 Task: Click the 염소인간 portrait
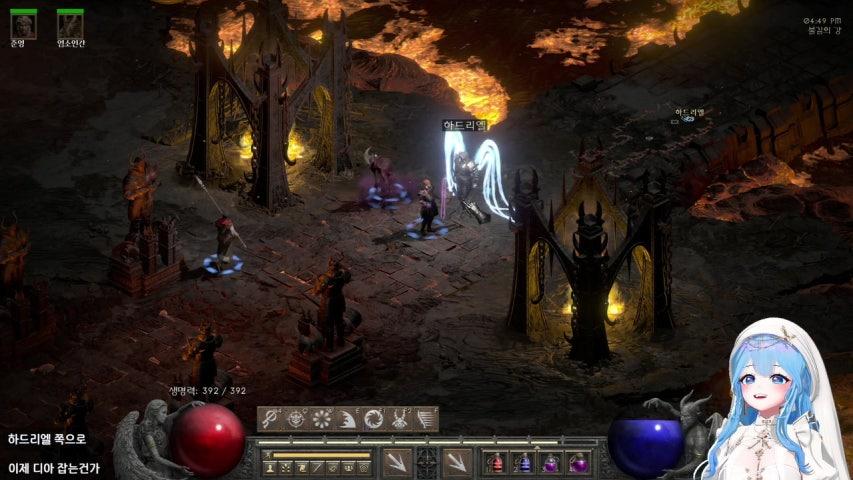pyautogui.click(x=70, y=25)
